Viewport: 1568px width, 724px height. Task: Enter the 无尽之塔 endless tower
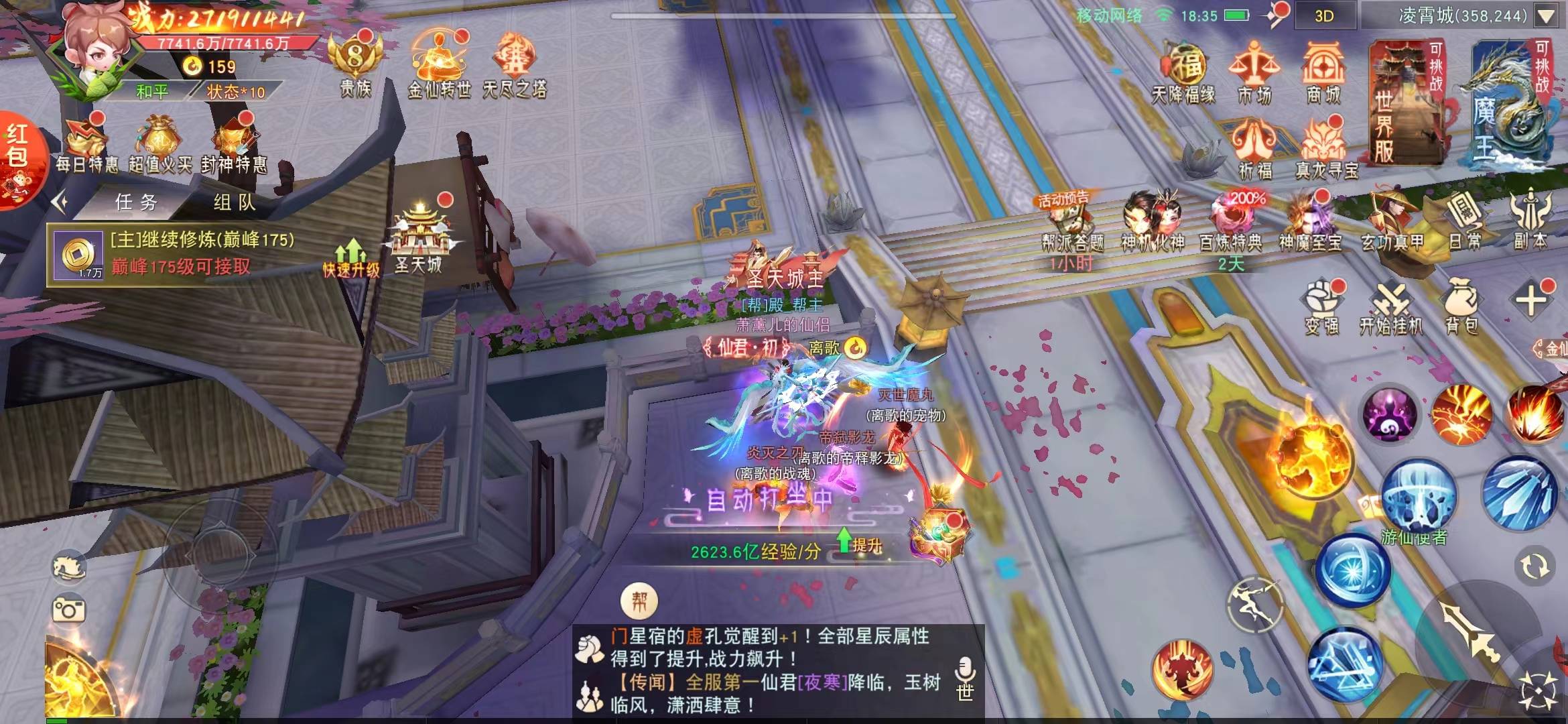[x=515, y=64]
